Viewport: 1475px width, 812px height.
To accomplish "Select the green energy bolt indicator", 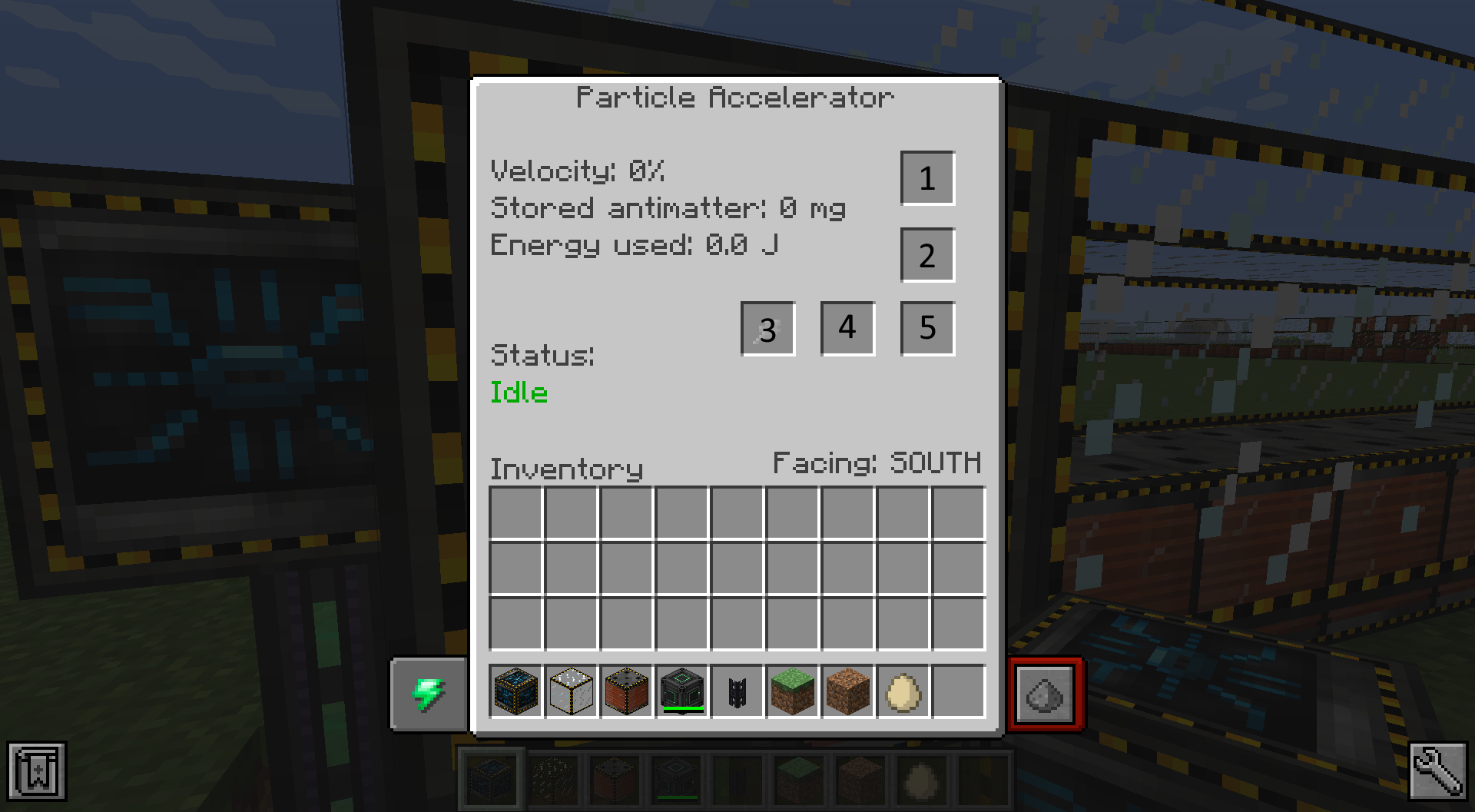I will pos(429,692).
